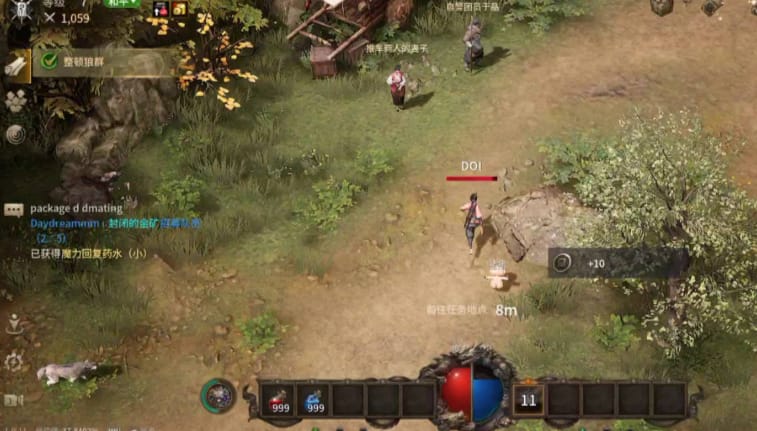Open the map location pin icon

[15, 324]
